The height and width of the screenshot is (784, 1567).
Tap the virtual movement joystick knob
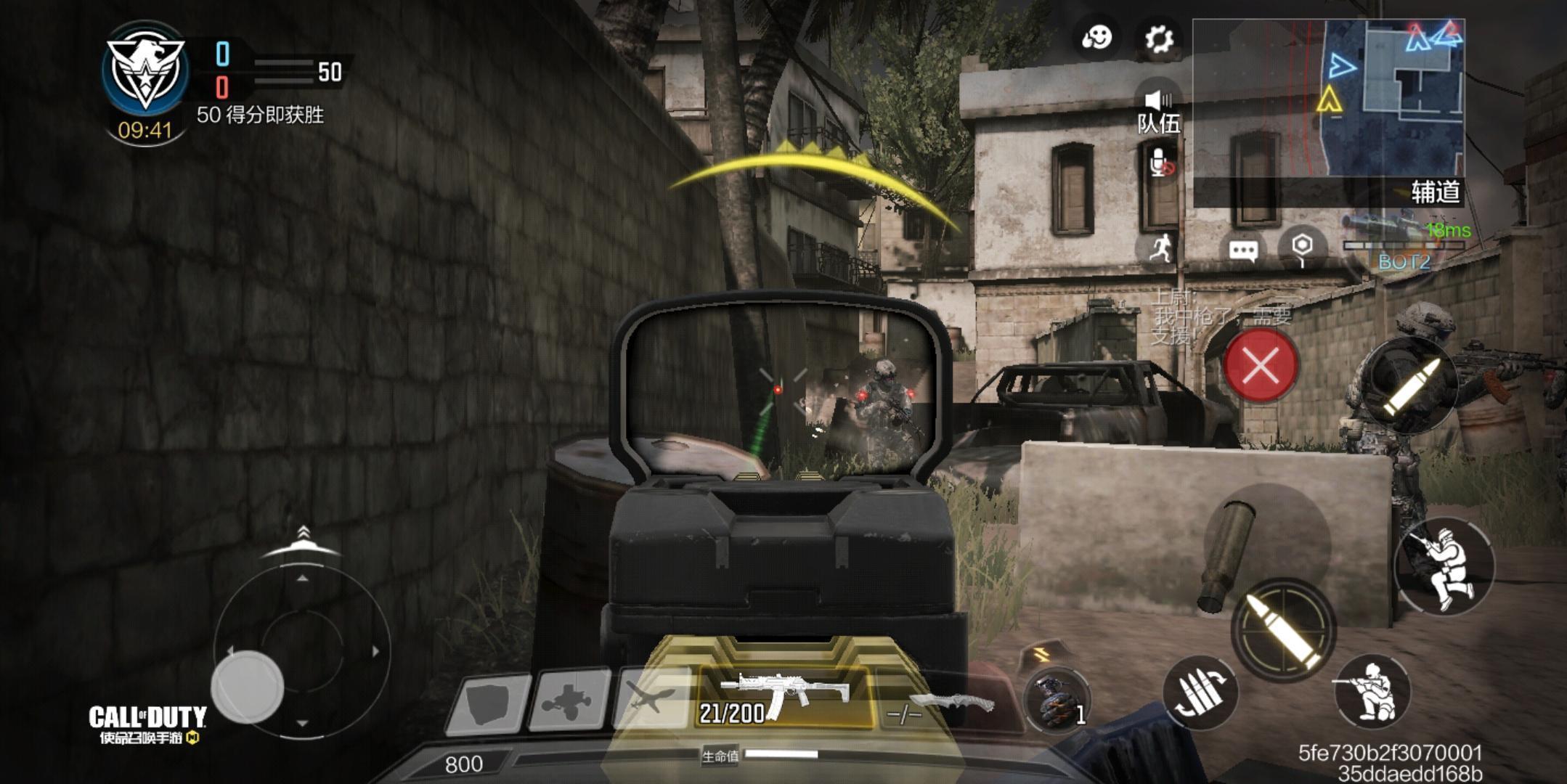(247, 686)
